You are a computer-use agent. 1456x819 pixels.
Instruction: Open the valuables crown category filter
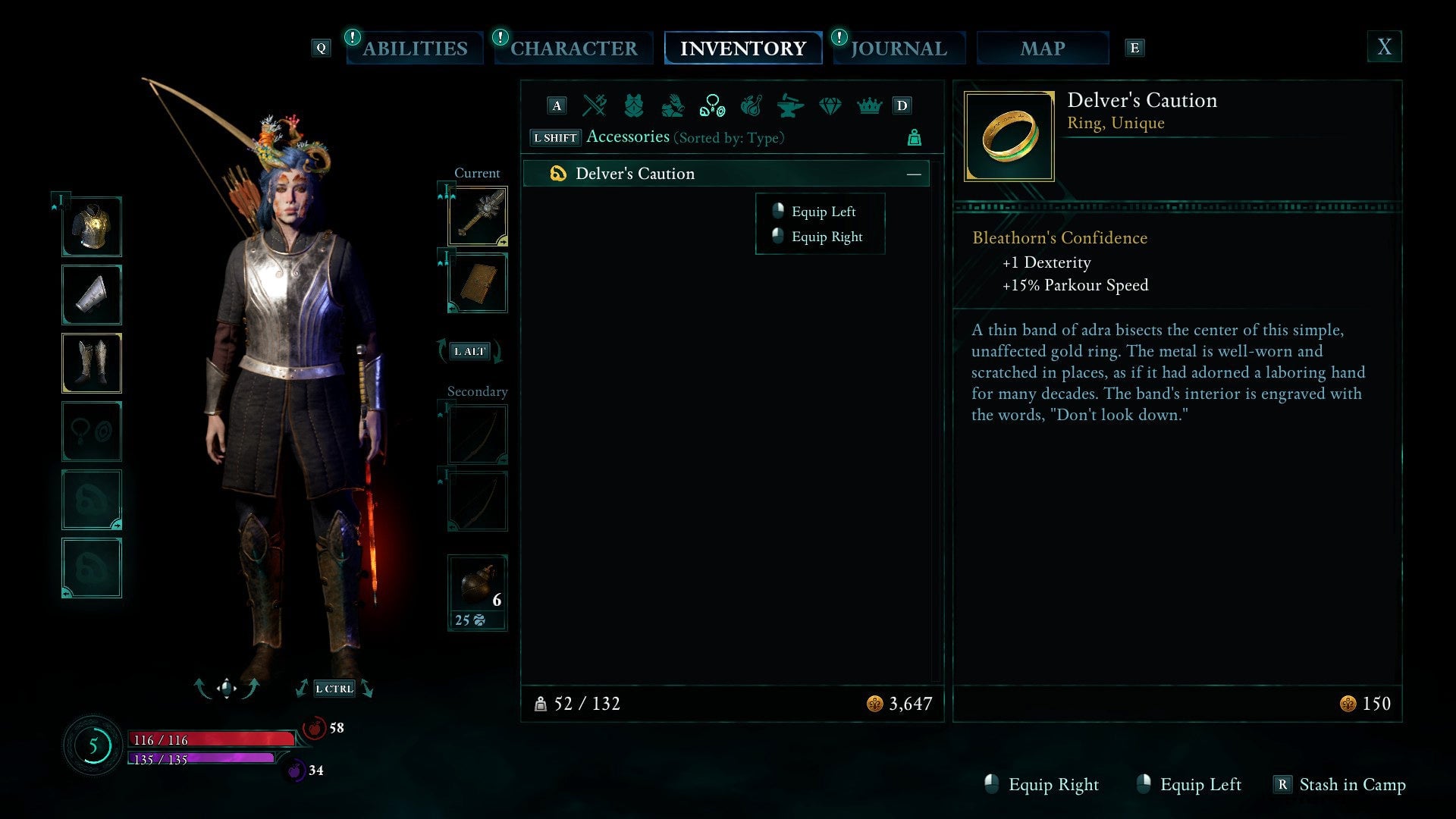point(870,106)
